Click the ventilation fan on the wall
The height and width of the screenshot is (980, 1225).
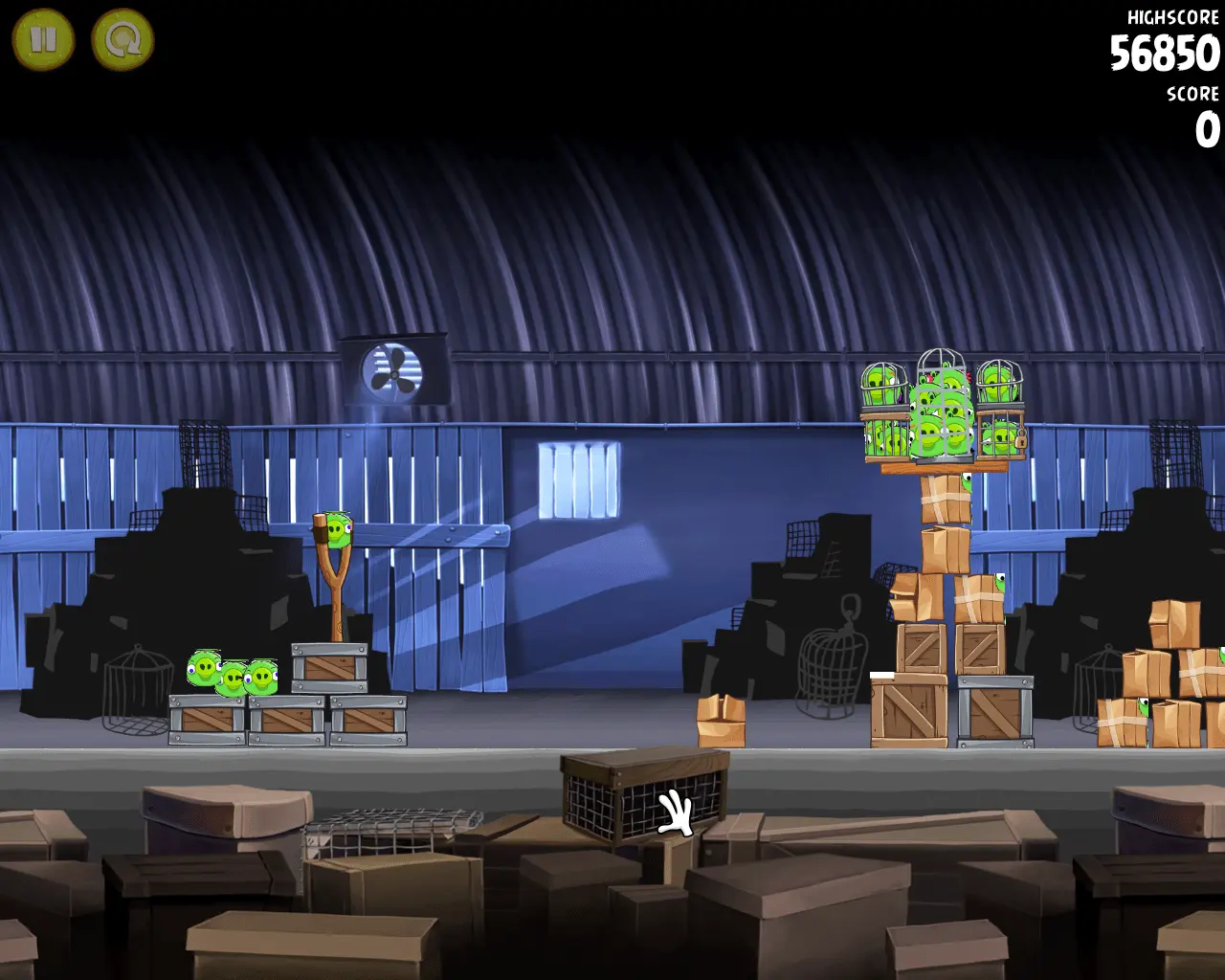tap(392, 372)
